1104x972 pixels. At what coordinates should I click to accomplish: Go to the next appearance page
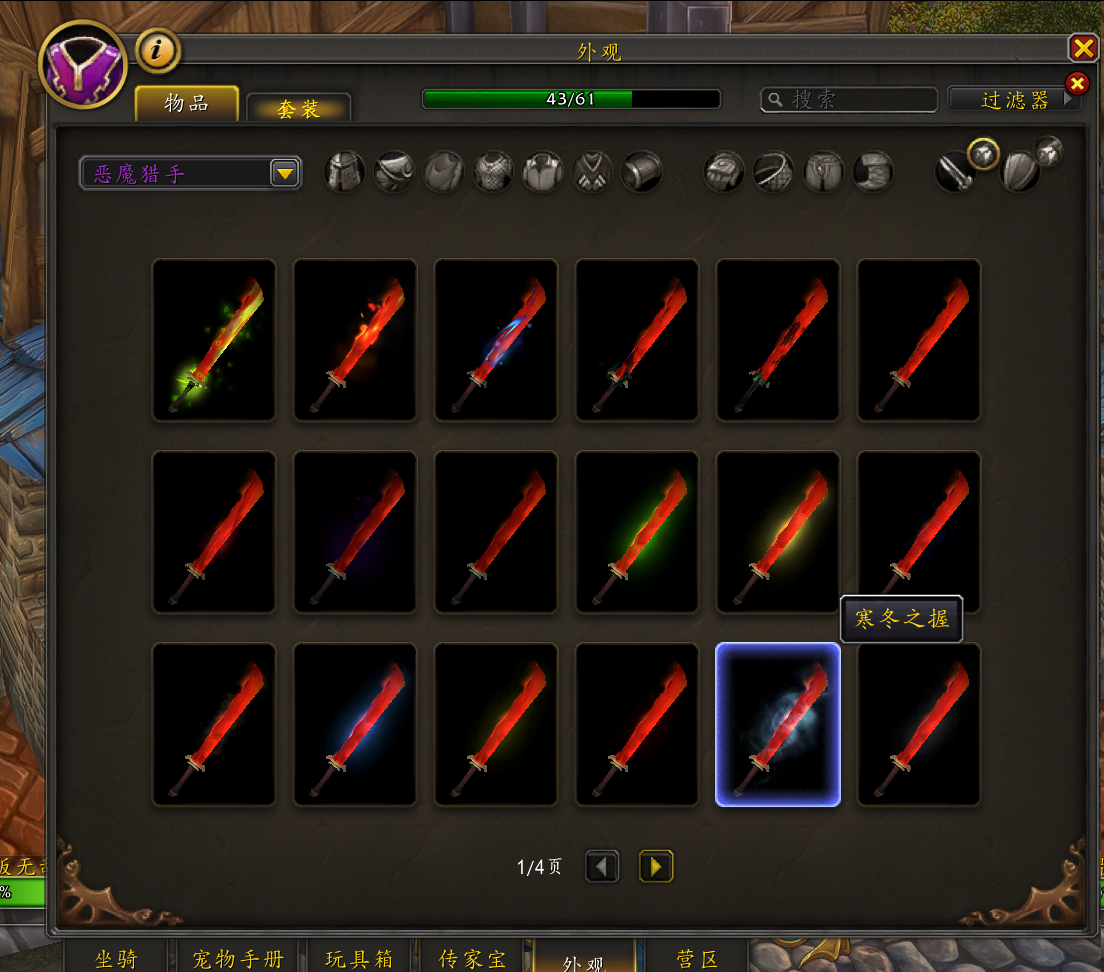(x=656, y=866)
